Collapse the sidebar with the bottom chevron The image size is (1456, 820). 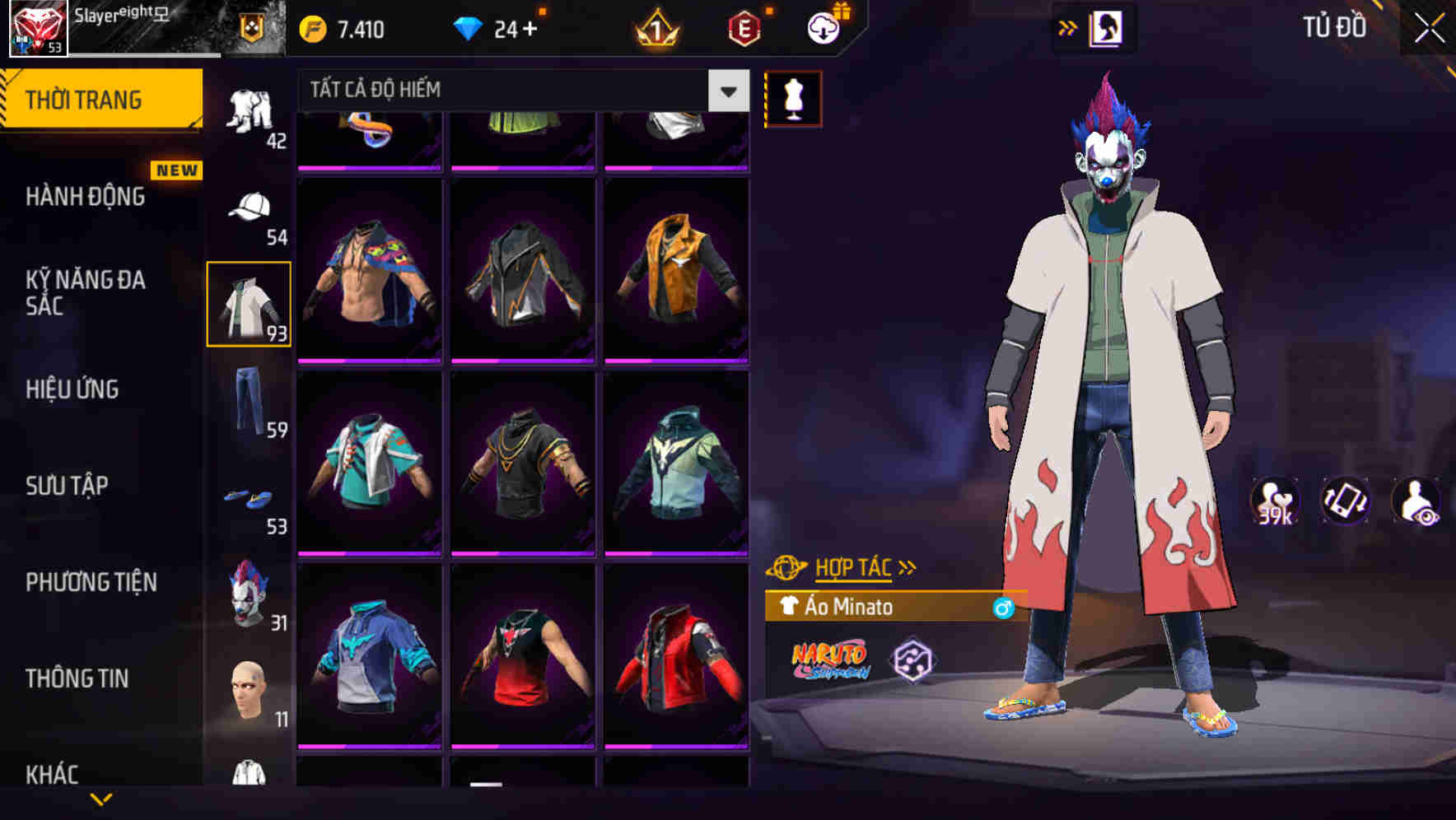[x=103, y=797]
